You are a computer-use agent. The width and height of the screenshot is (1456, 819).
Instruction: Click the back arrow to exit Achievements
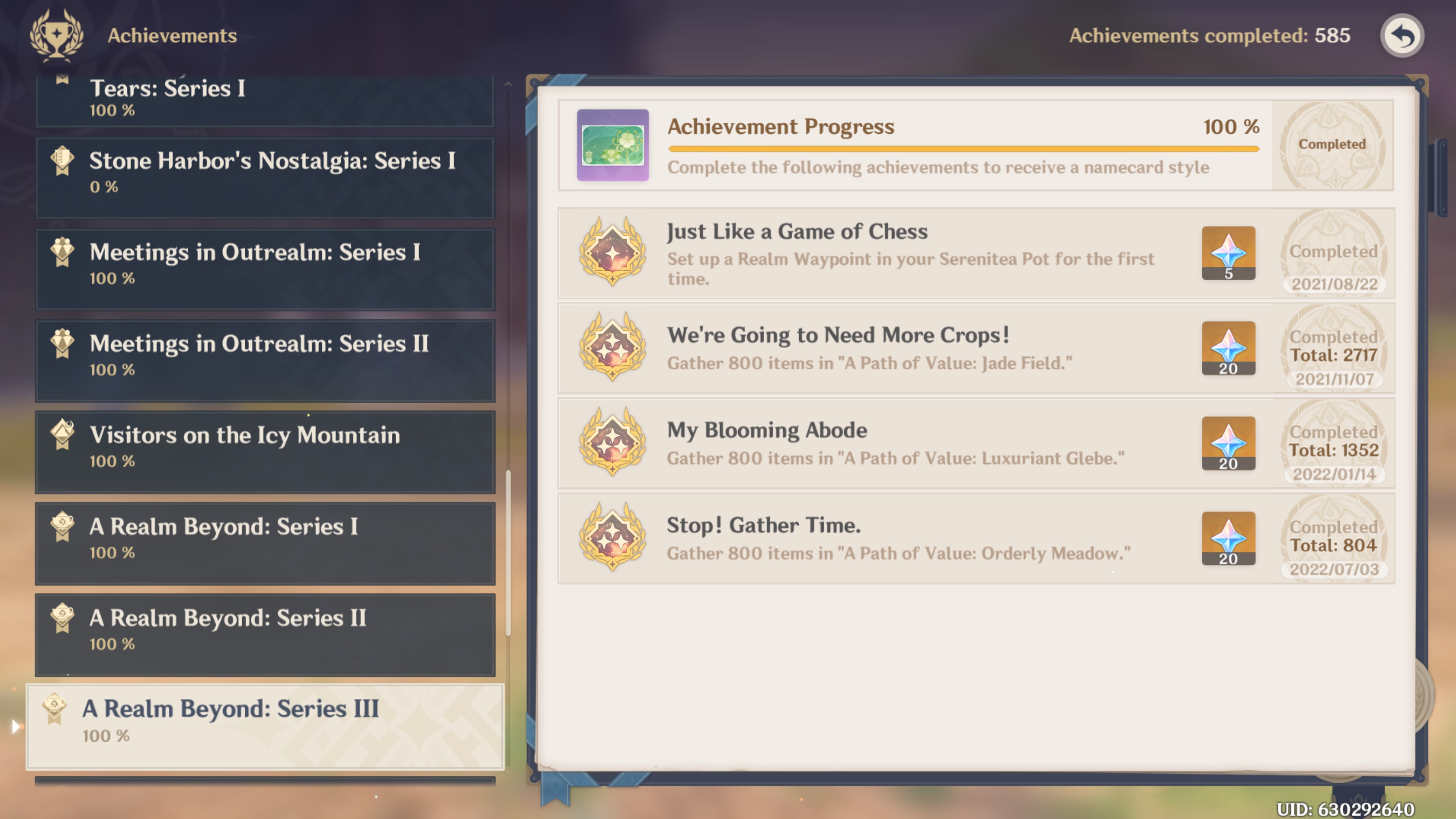[1402, 36]
